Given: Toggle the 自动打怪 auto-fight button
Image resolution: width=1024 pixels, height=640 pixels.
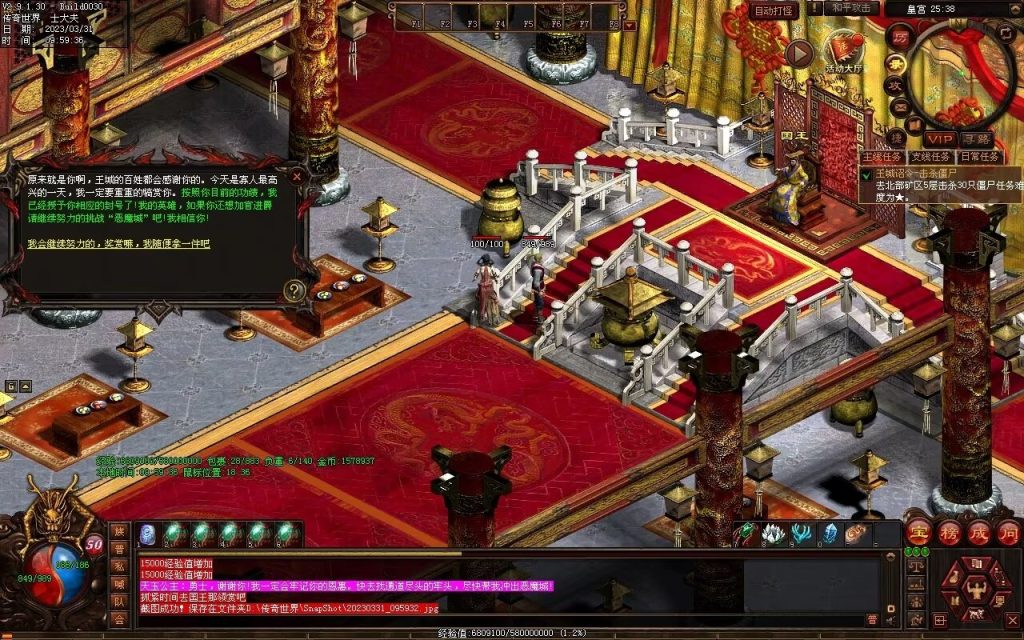Looking at the screenshot, I should (x=775, y=10).
